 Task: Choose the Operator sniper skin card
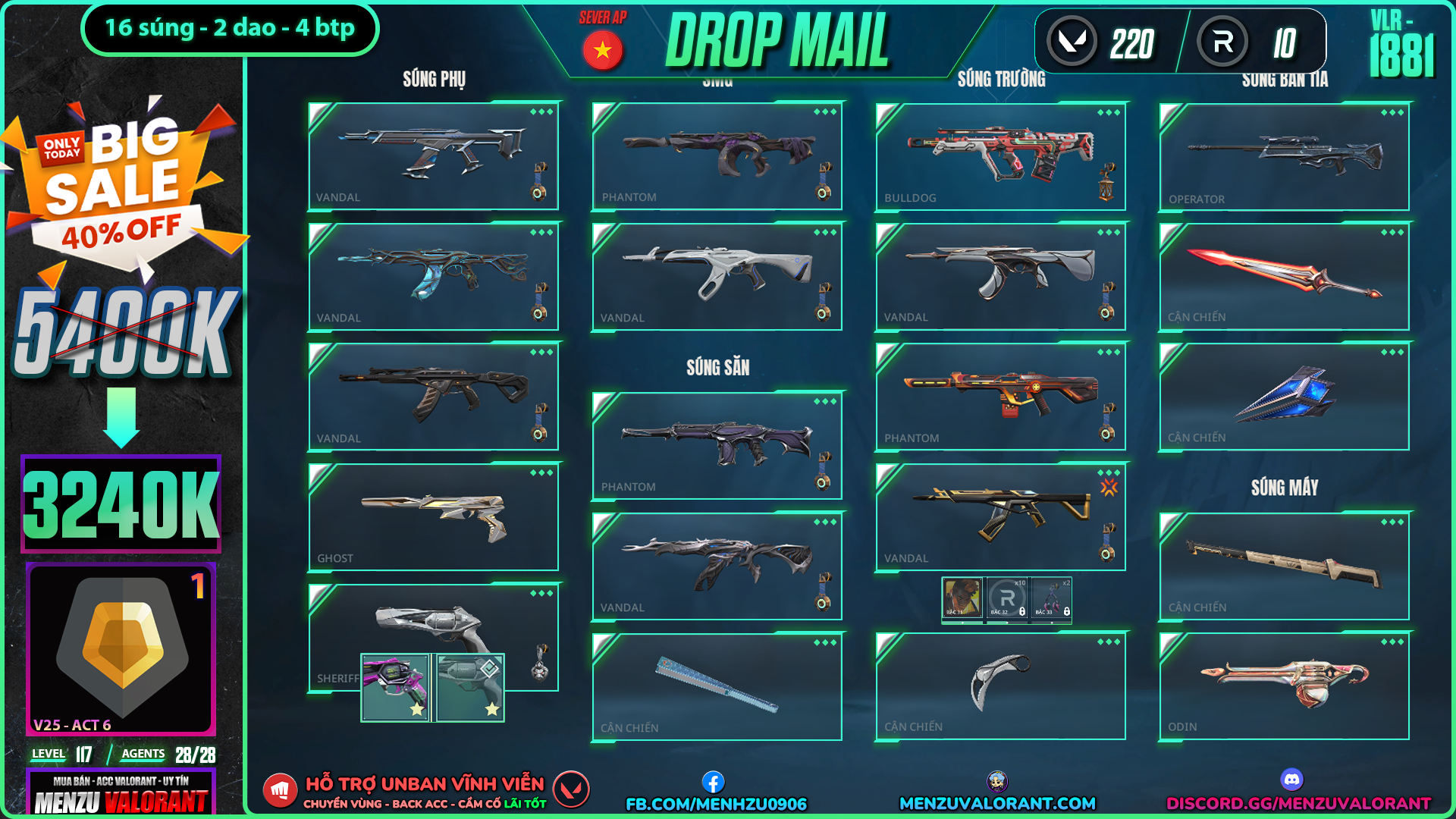click(1284, 156)
